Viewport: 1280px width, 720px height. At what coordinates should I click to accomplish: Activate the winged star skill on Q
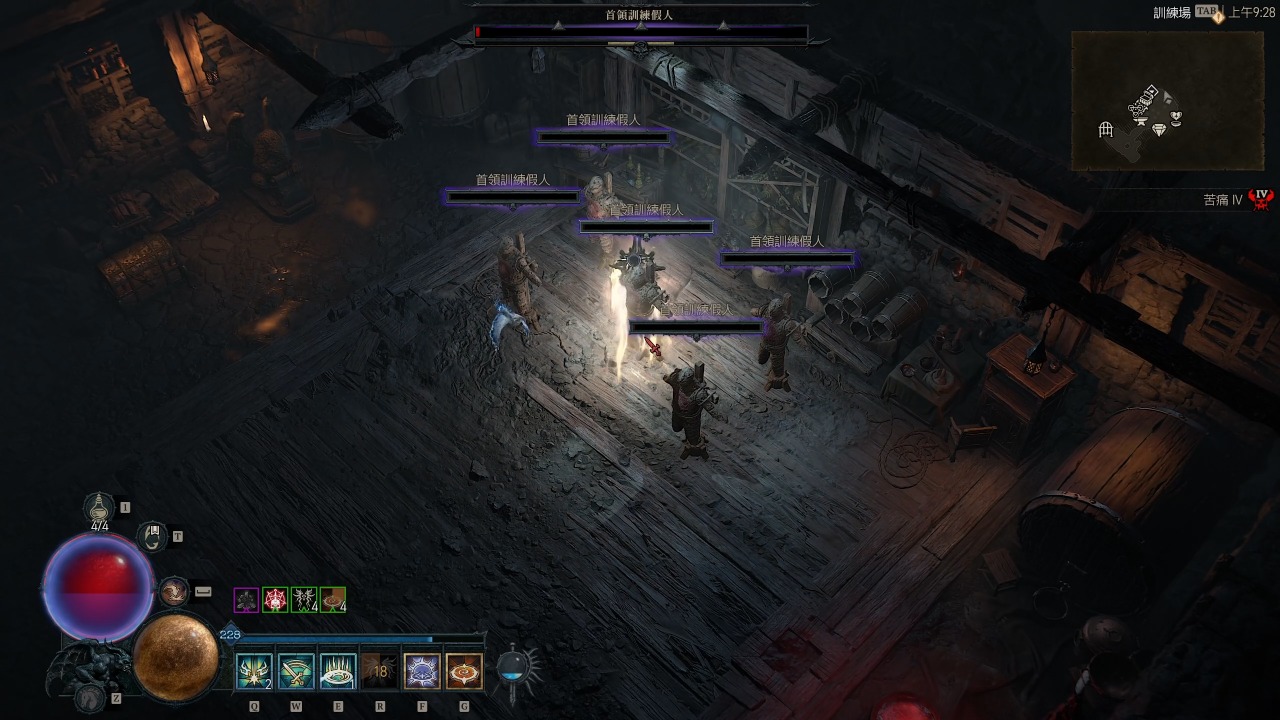pos(253,671)
